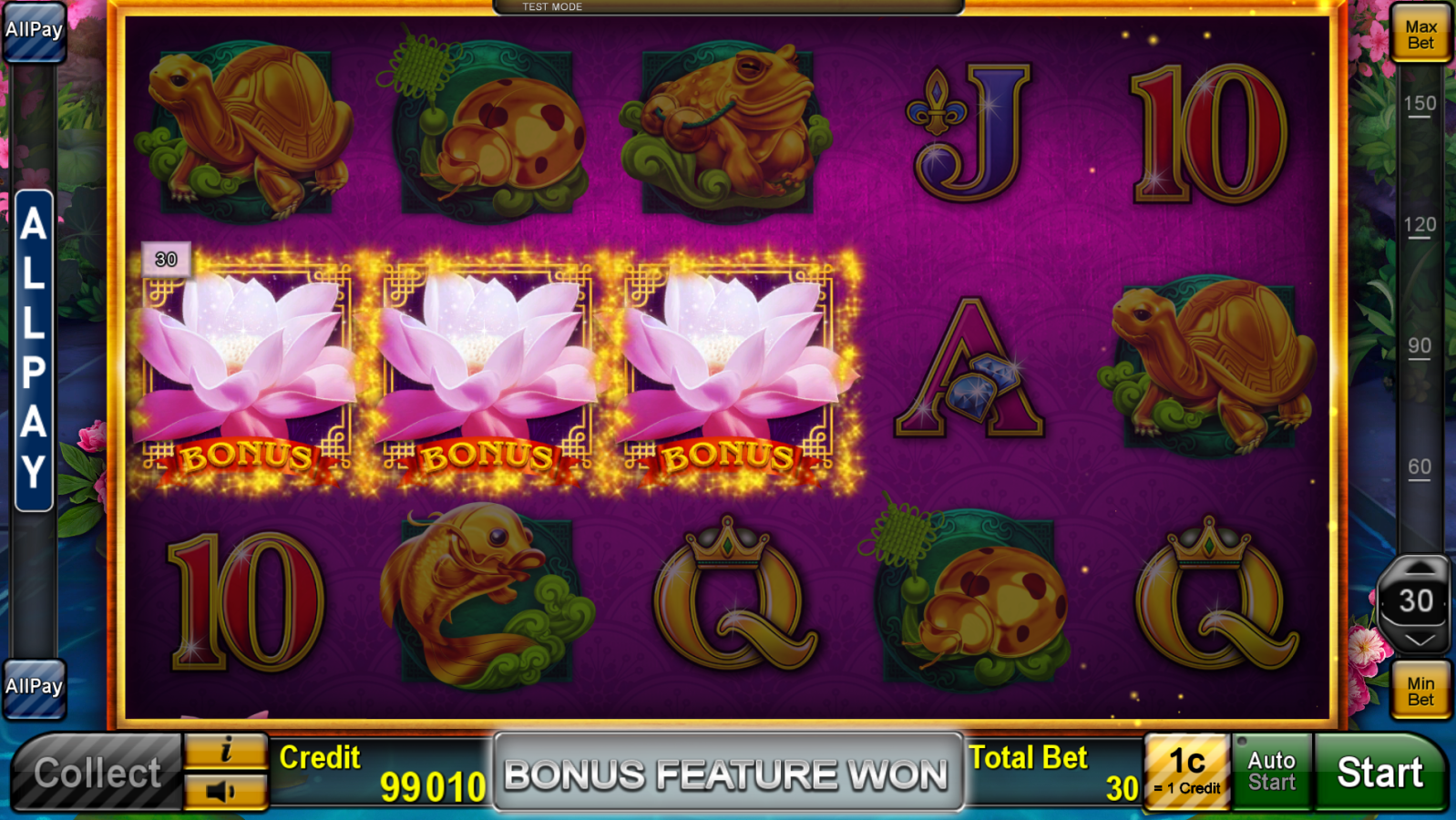This screenshot has height=820, width=1456.
Task: Set the Min Bet
Action: coord(1420,691)
